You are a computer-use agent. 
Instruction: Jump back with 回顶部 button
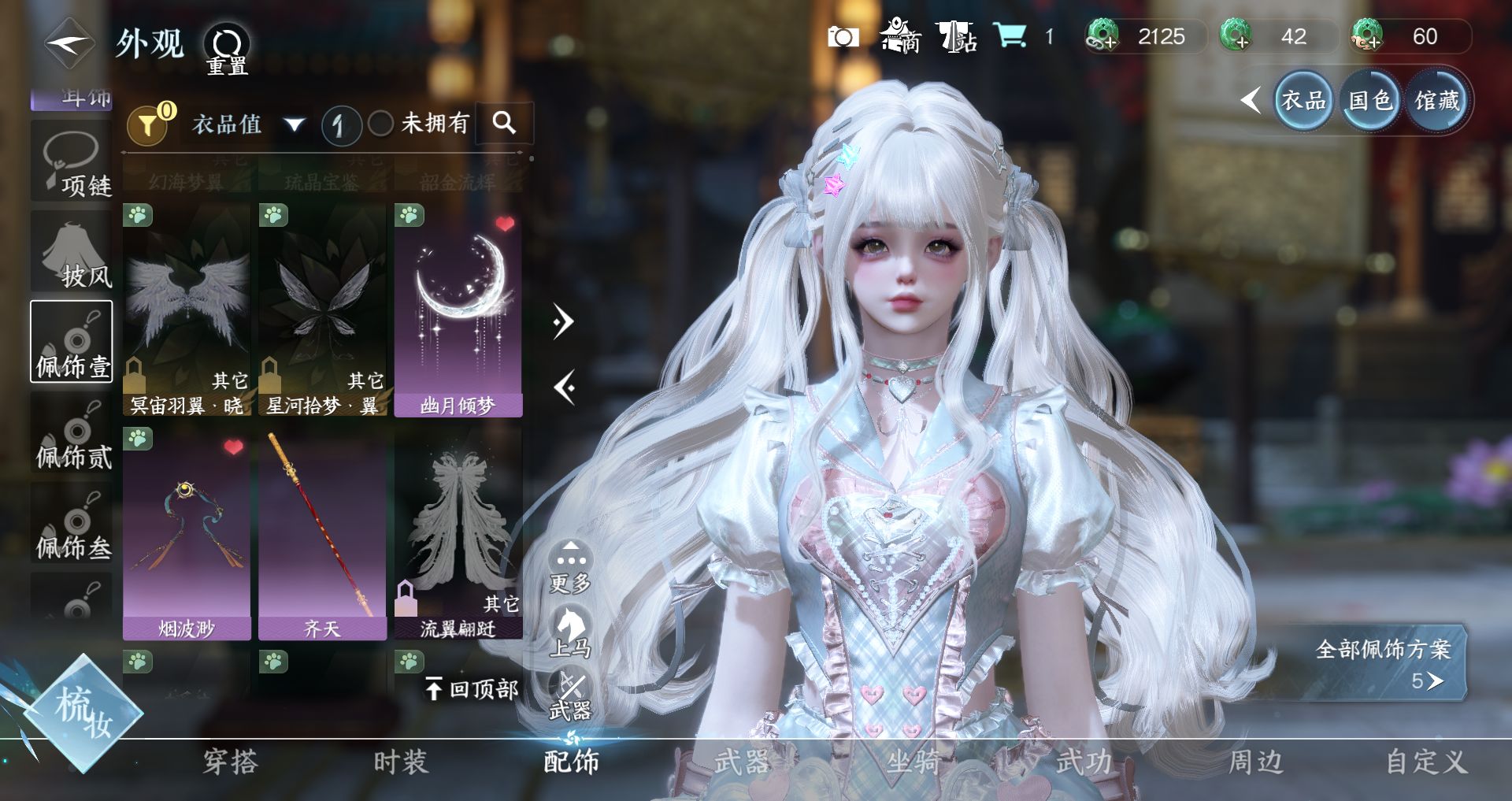click(472, 689)
